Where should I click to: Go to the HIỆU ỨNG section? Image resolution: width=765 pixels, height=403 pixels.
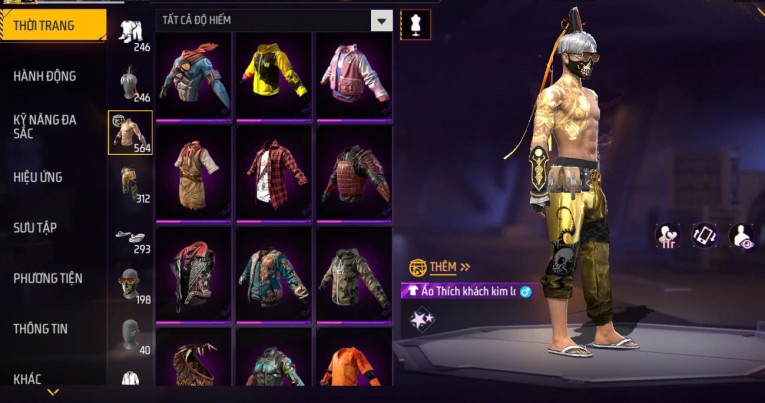point(38,177)
